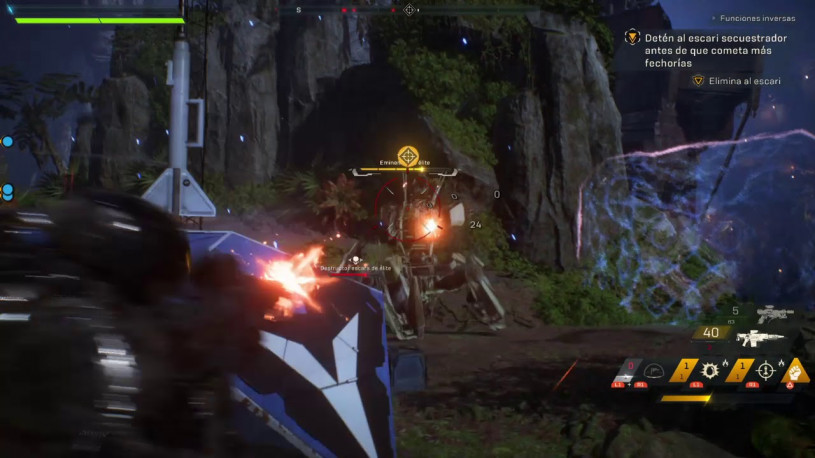Image resolution: width=815 pixels, height=458 pixels.
Task: Select the equipped assault rifle weapon icon
Action: coord(764,337)
